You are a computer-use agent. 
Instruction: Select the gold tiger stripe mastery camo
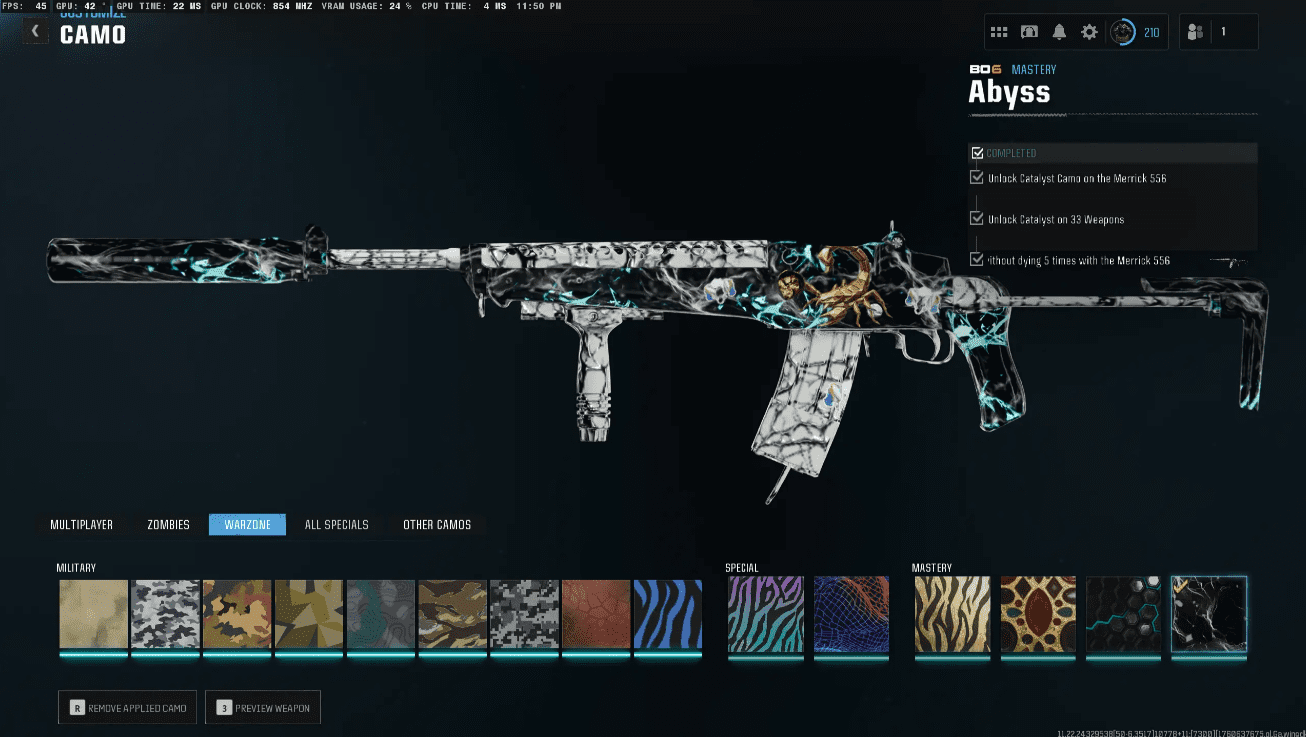click(x=952, y=614)
